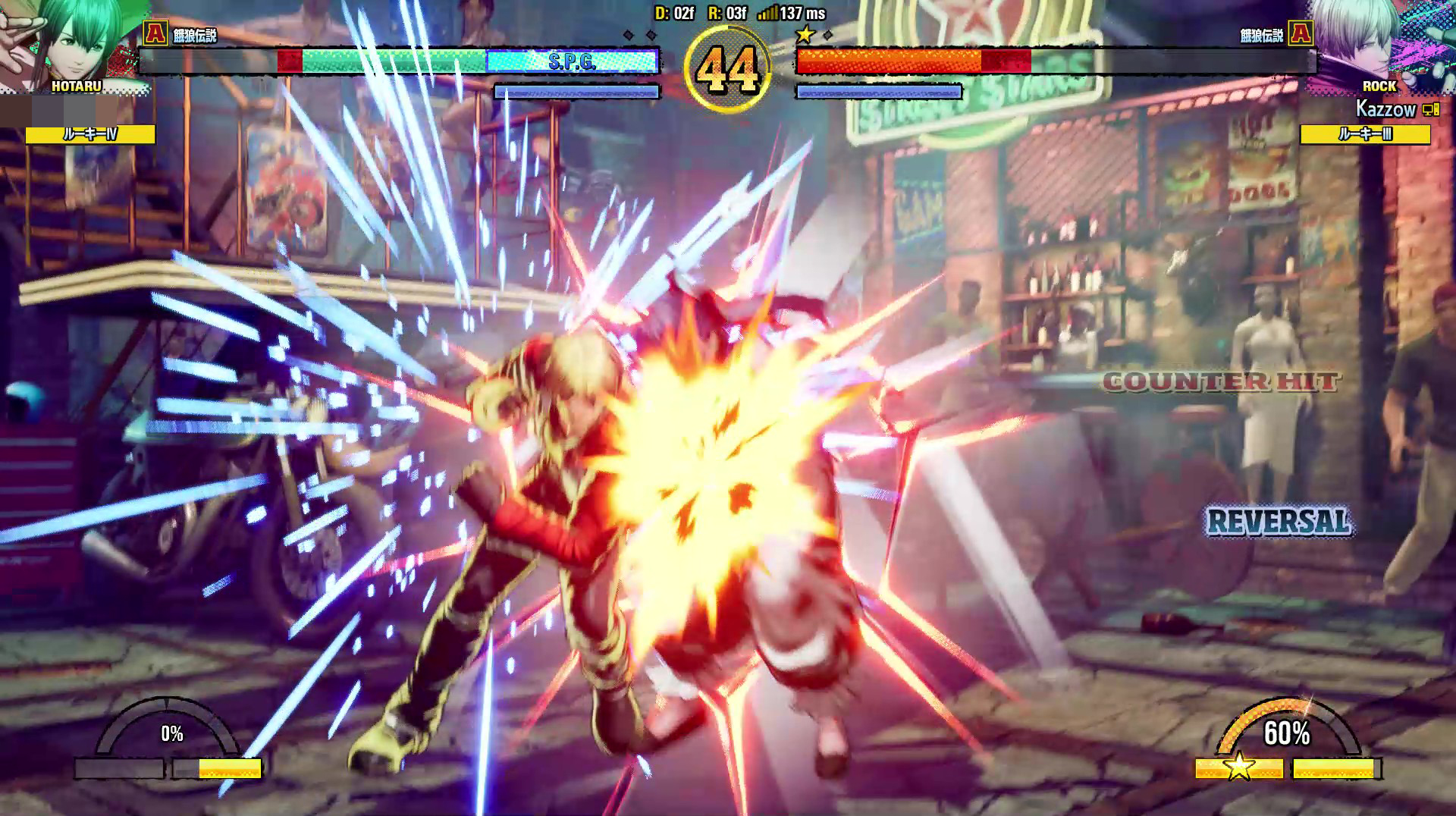This screenshot has width=1456, height=816.
Task: Click the ルーキーIV rank badge
Action: [90, 134]
